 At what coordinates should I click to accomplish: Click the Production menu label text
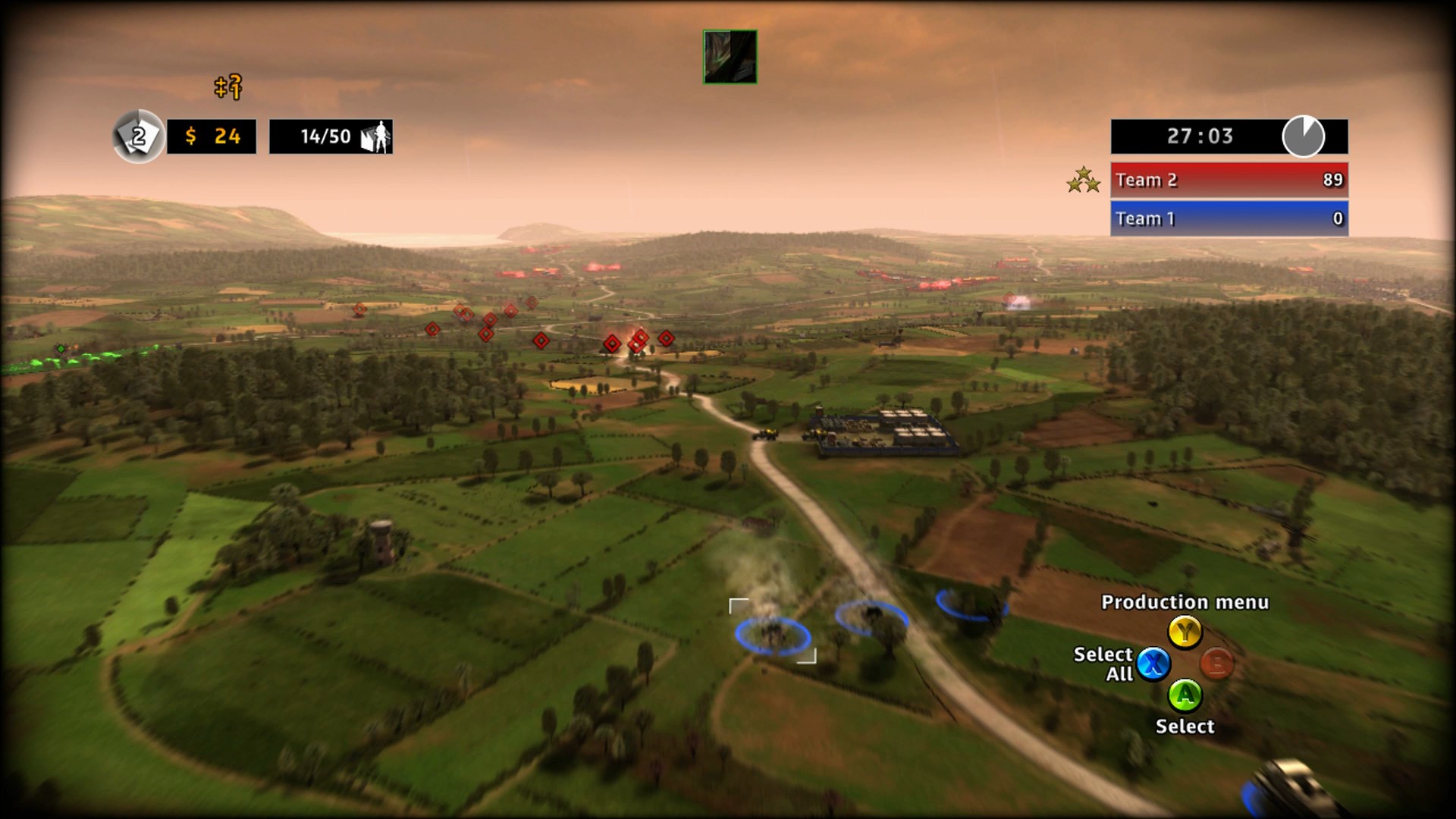click(1185, 603)
